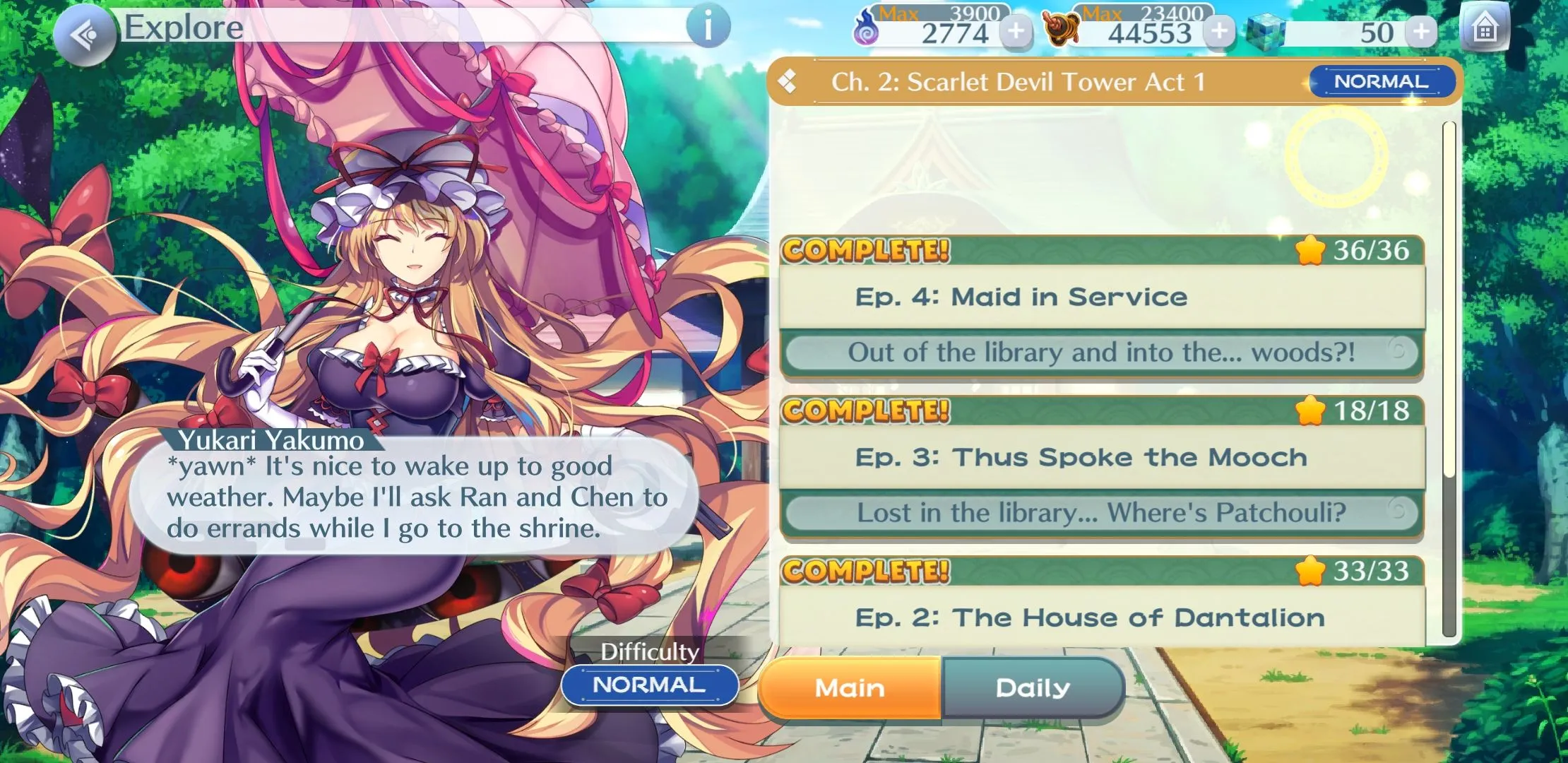Screen dimensions: 1568x763
Task: Add more spirit points with plus
Action: coord(1016,31)
